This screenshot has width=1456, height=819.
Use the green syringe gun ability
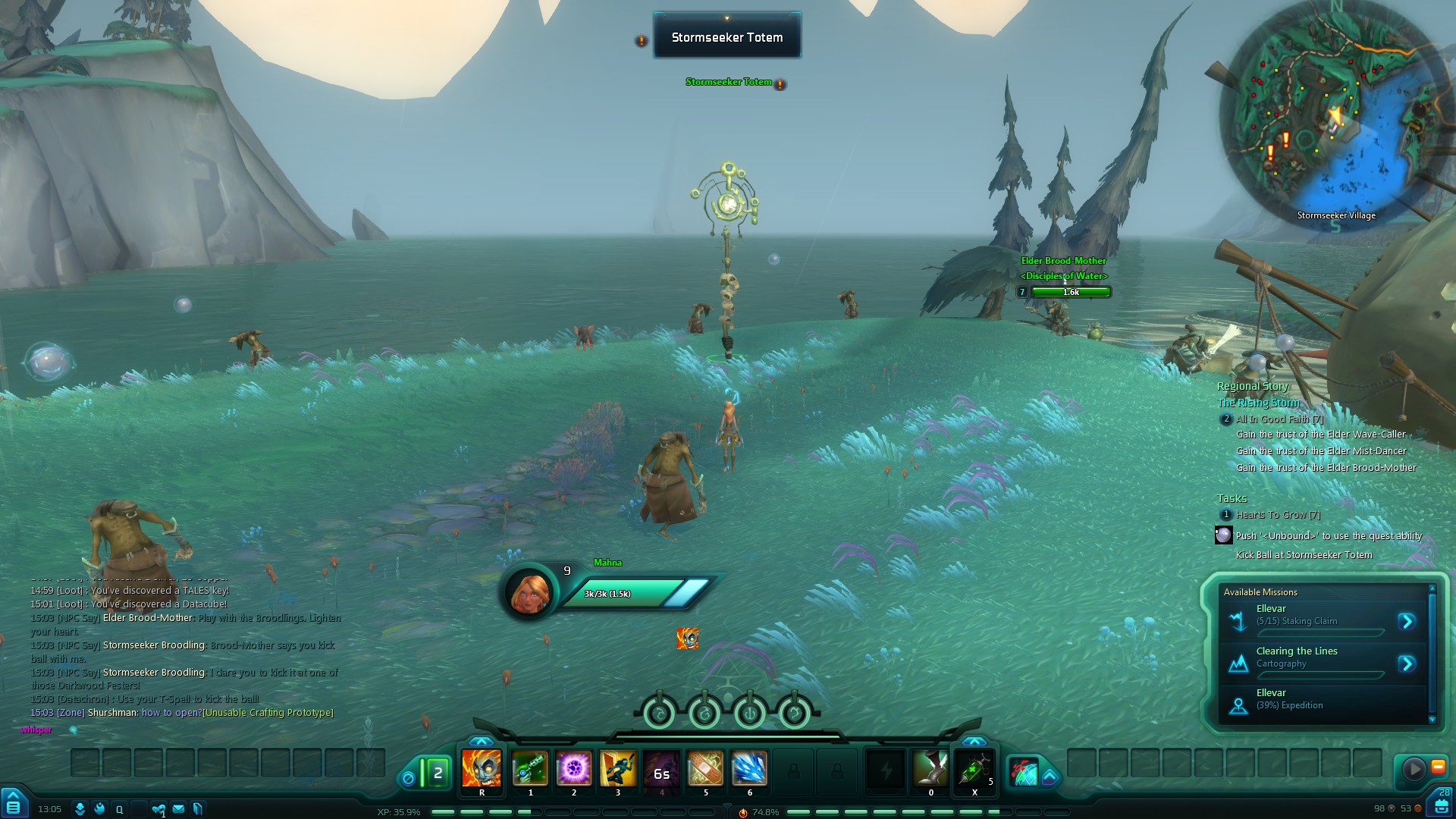530,769
